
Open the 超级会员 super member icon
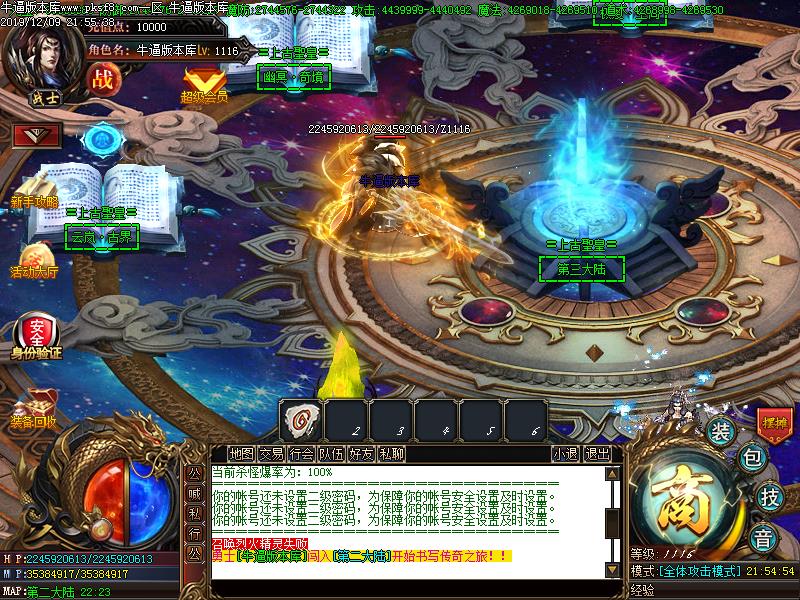pyautogui.click(x=204, y=82)
